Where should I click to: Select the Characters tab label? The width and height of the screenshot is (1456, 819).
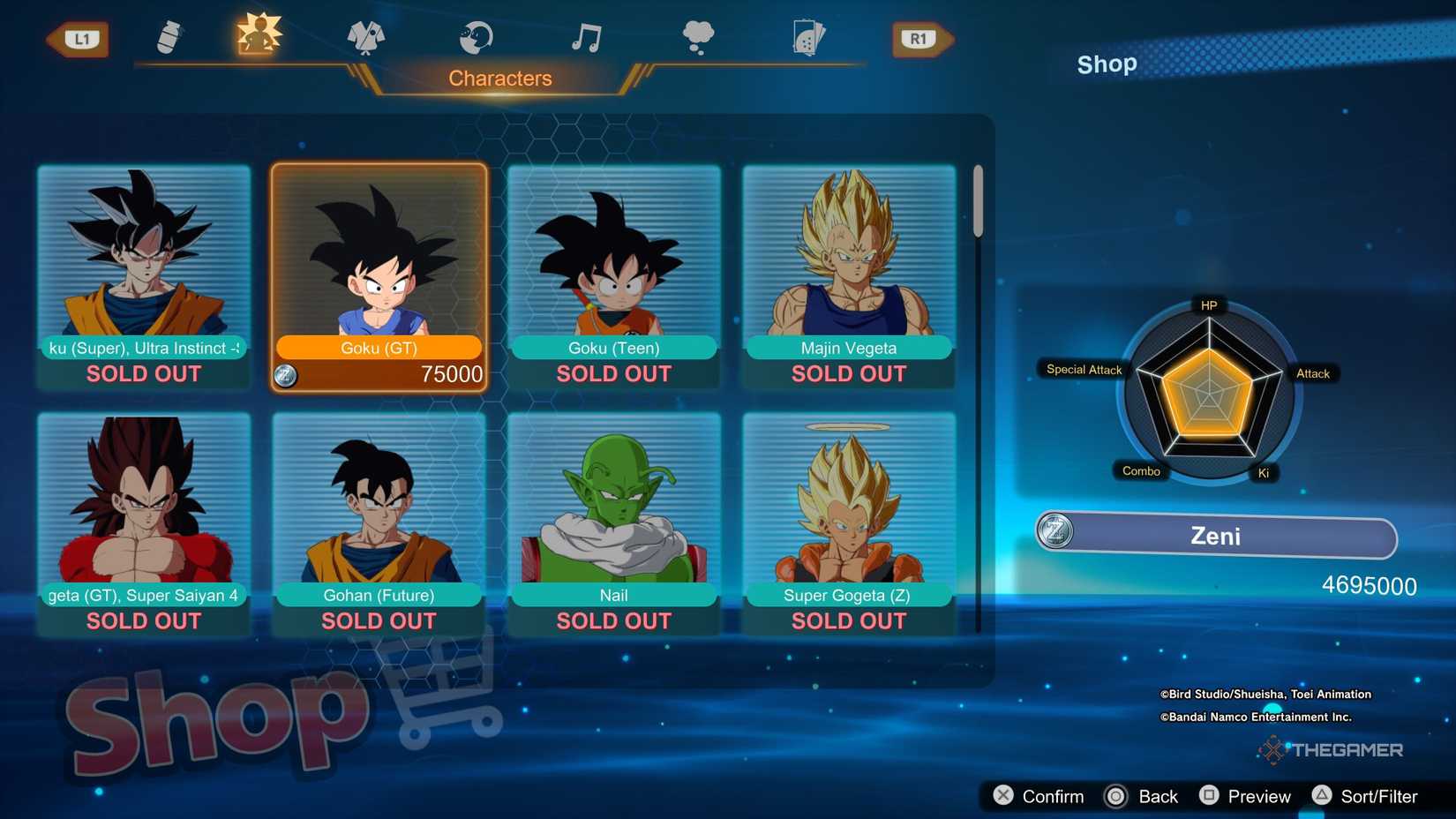(500, 78)
